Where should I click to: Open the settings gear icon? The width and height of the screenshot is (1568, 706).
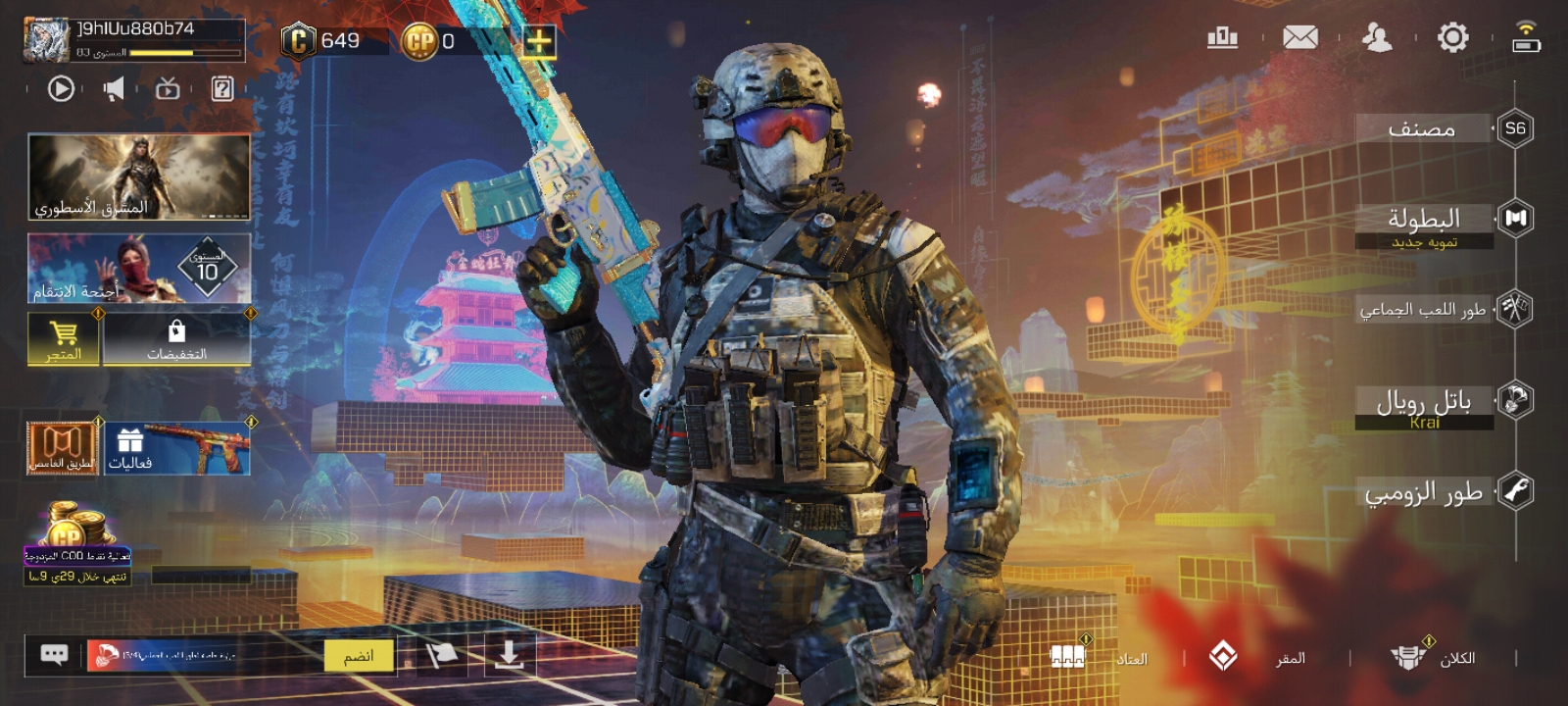[1452, 38]
